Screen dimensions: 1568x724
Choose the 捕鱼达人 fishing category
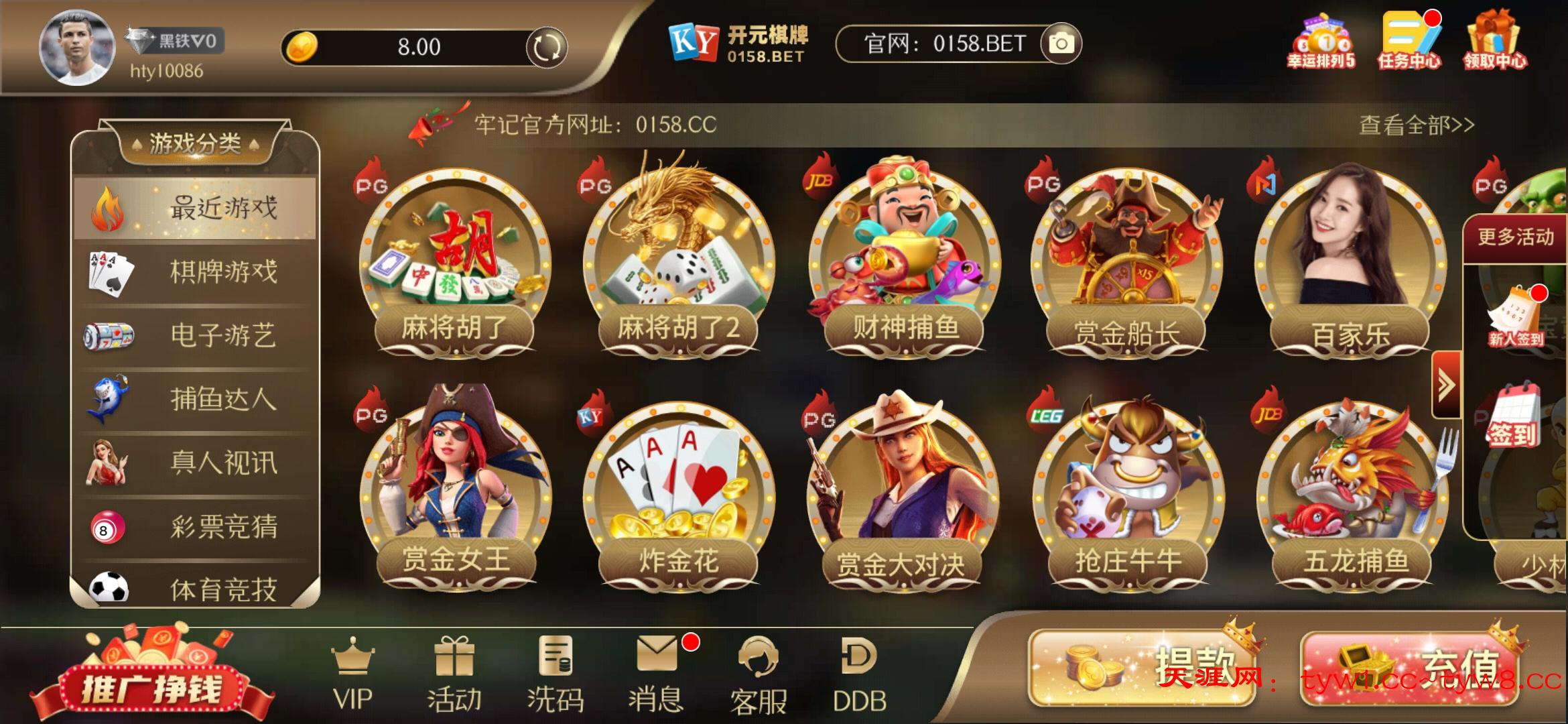coord(195,400)
